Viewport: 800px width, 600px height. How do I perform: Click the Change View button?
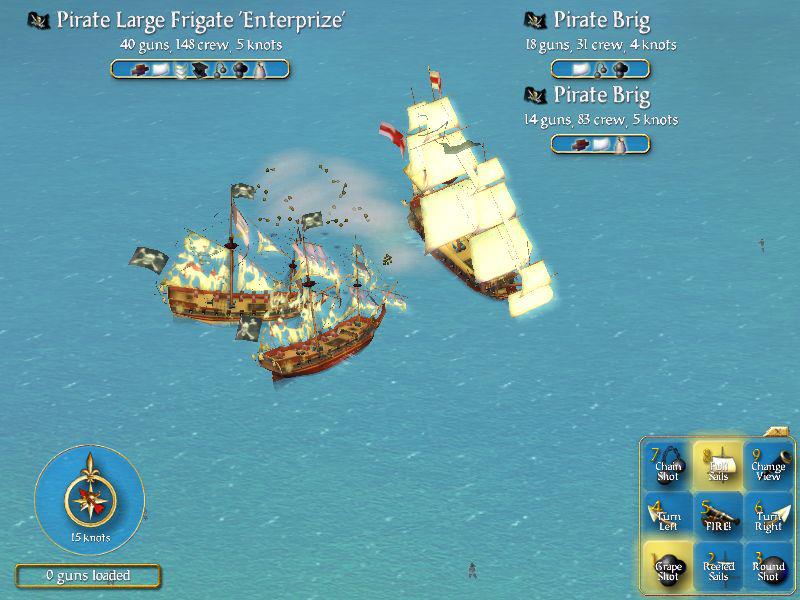pos(768,465)
